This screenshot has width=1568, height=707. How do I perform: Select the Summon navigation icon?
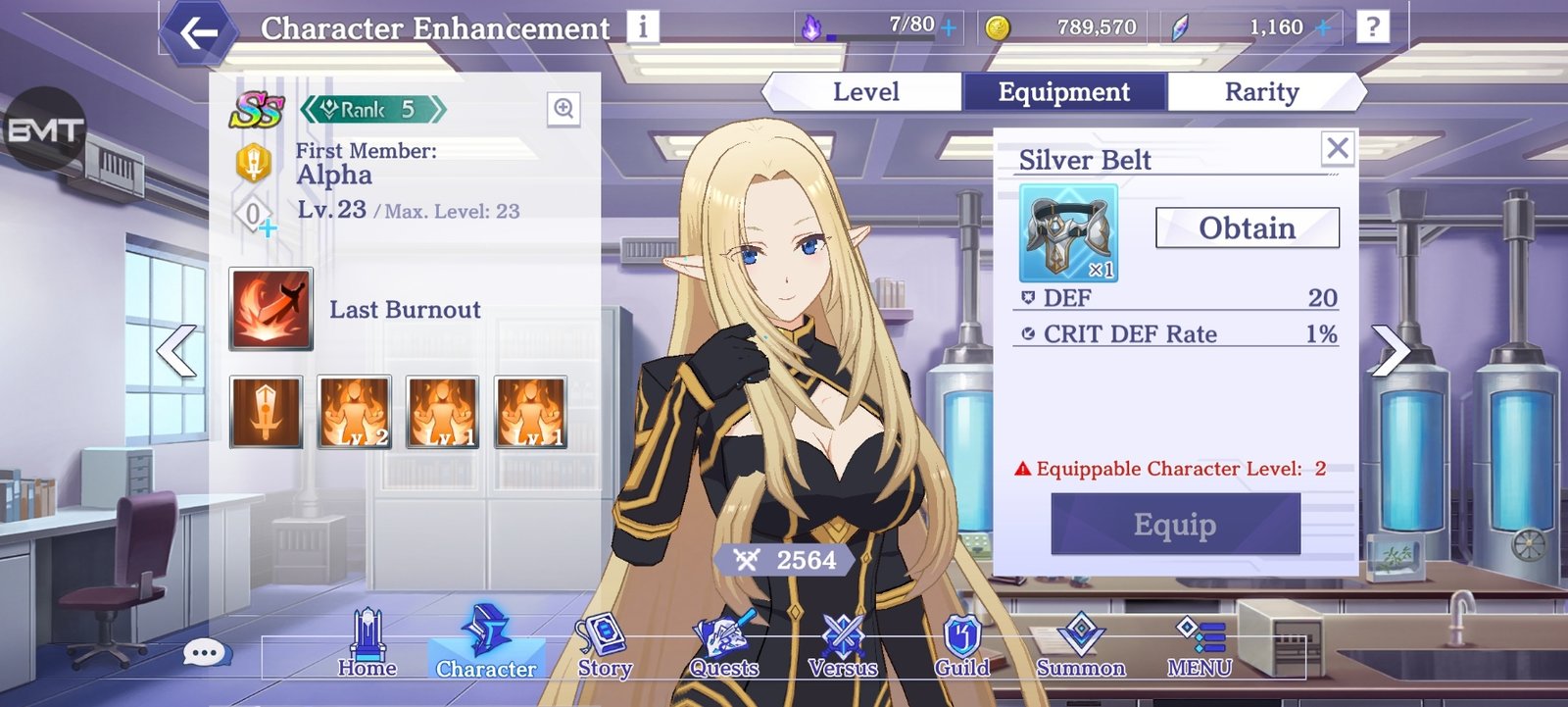tap(1080, 635)
